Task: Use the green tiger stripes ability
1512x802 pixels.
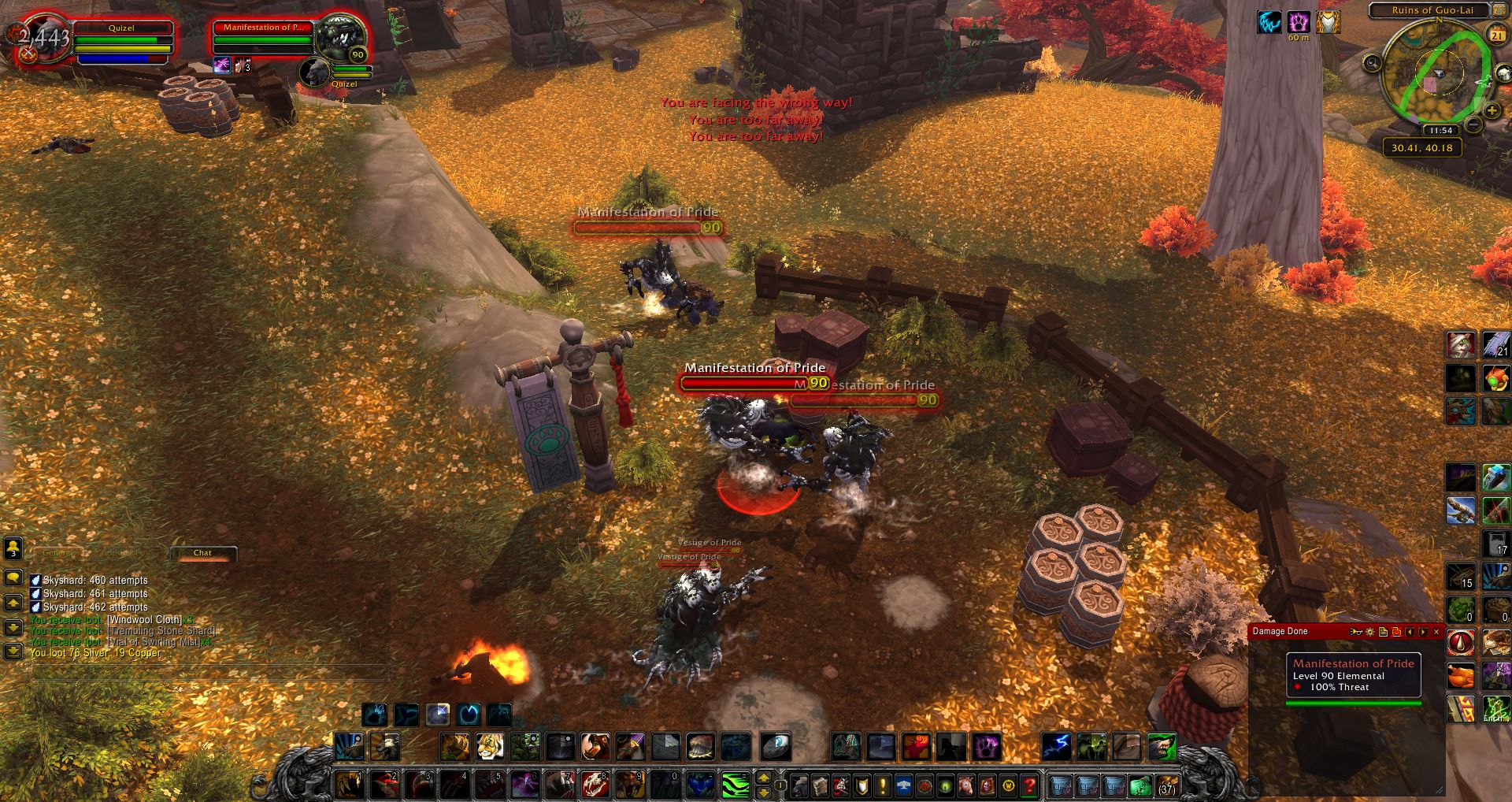Action: [736, 785]
